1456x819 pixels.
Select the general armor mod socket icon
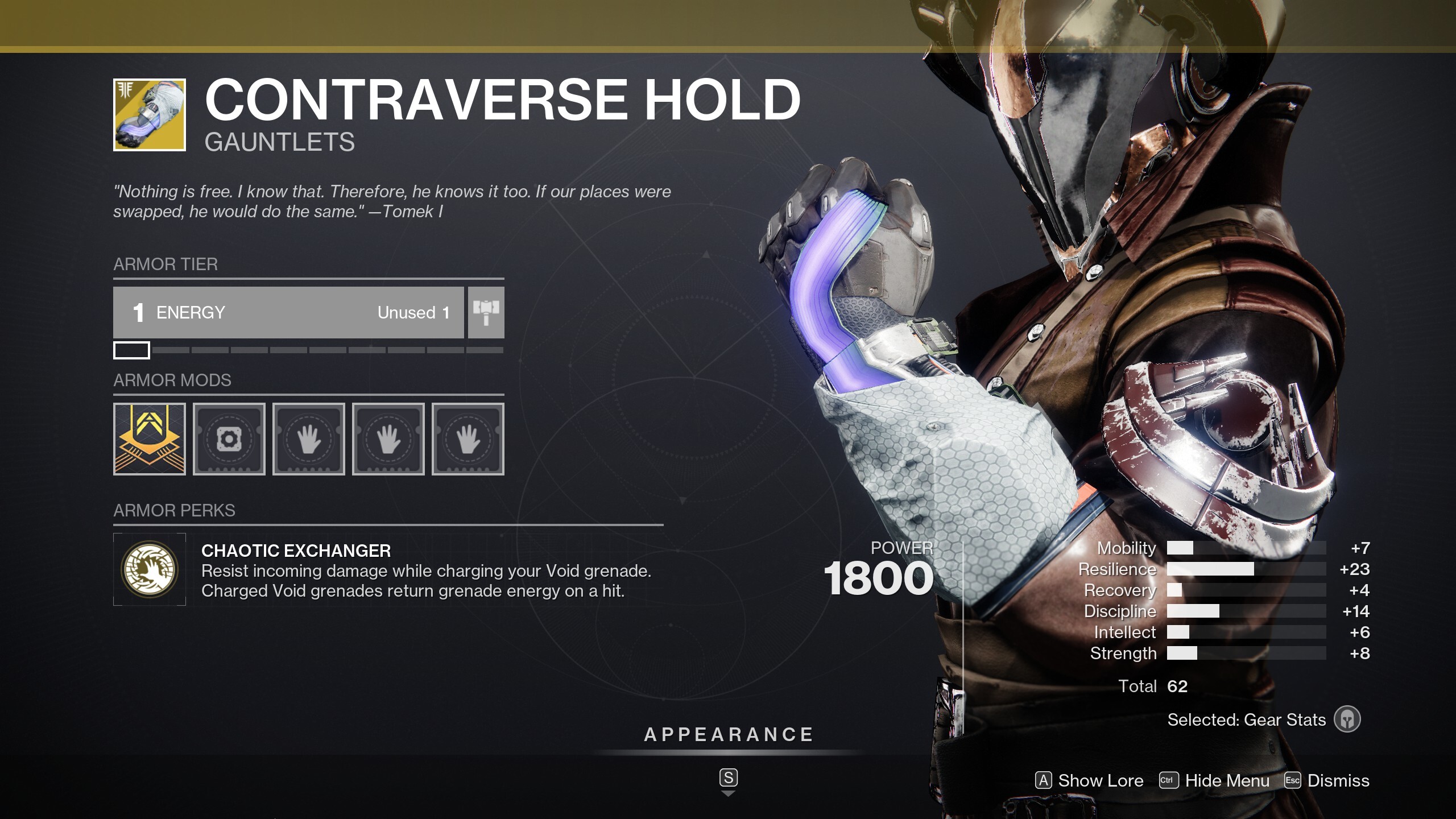(229, 440)
